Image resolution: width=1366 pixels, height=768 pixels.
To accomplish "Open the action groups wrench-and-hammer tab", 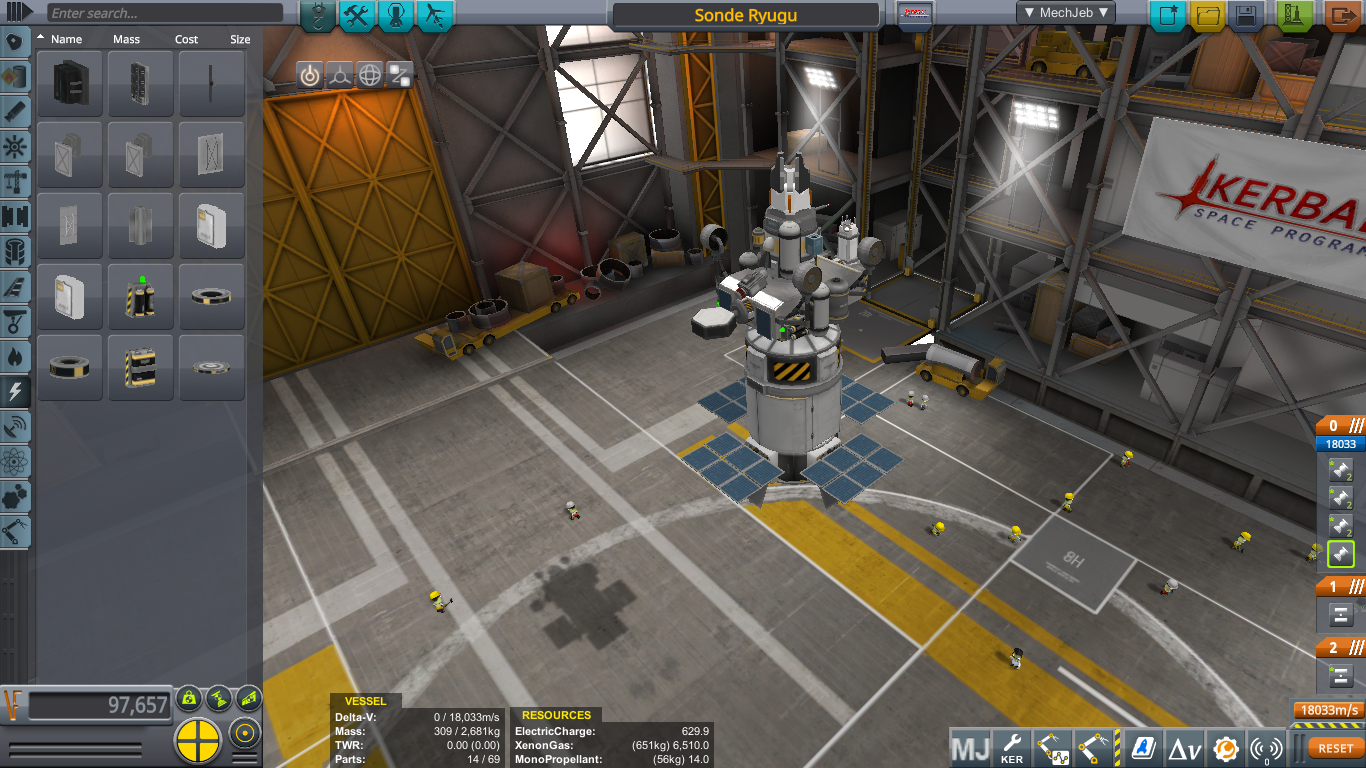I will click(x=357, y=15).
